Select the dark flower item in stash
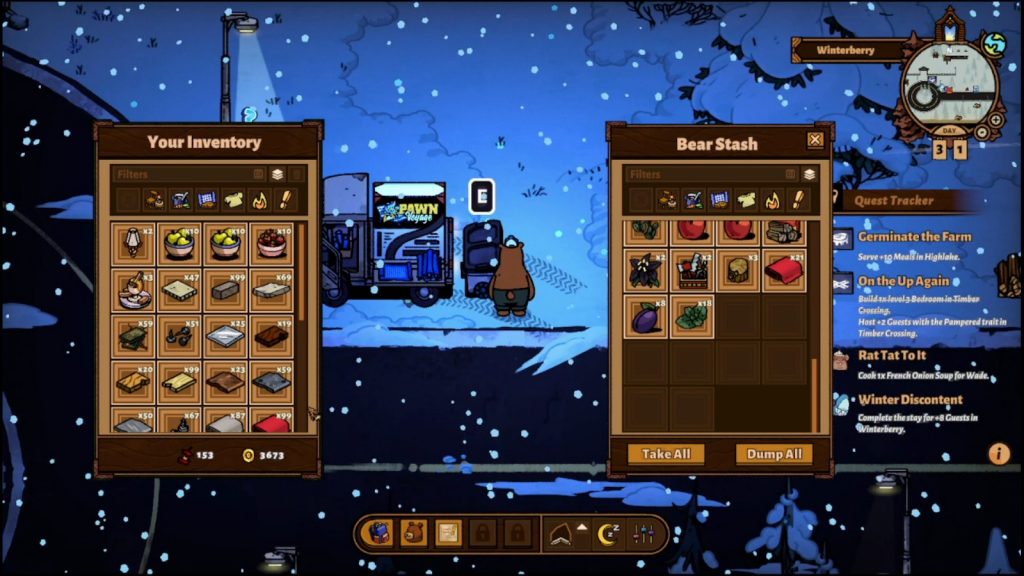1024x576 pixels. [646, 270]
